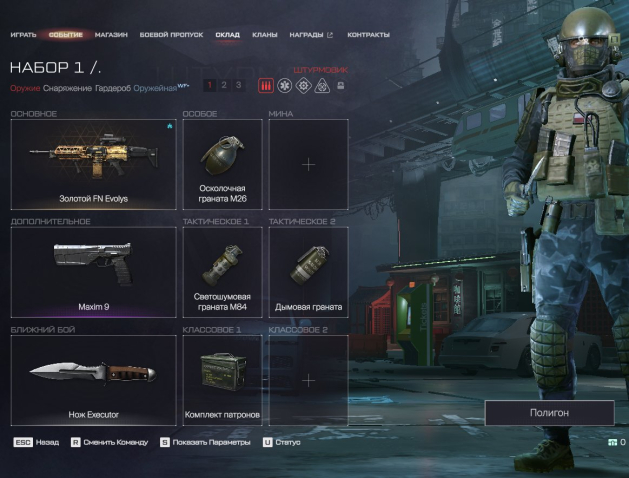Choose the medic class cross icon
Screen dimensions: 629x478
tap(286, 86)
